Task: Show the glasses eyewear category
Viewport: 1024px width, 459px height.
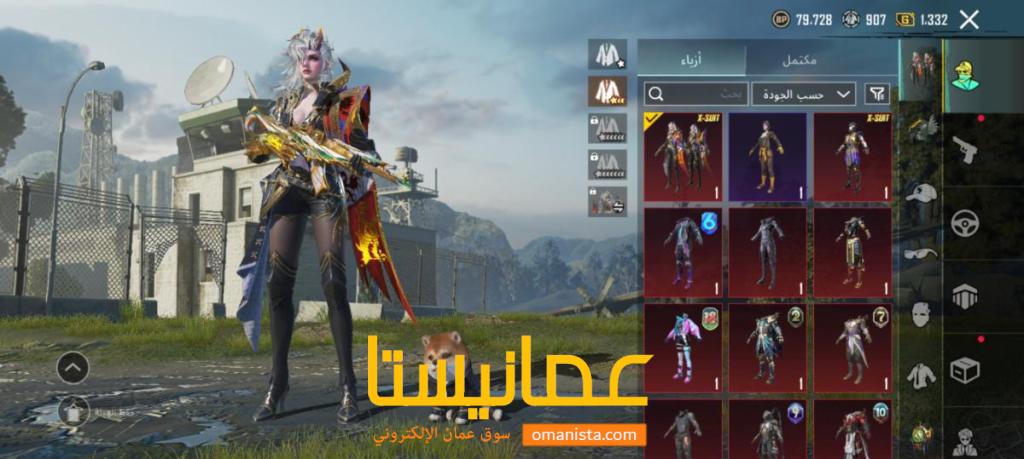Action: click(921, 252)
